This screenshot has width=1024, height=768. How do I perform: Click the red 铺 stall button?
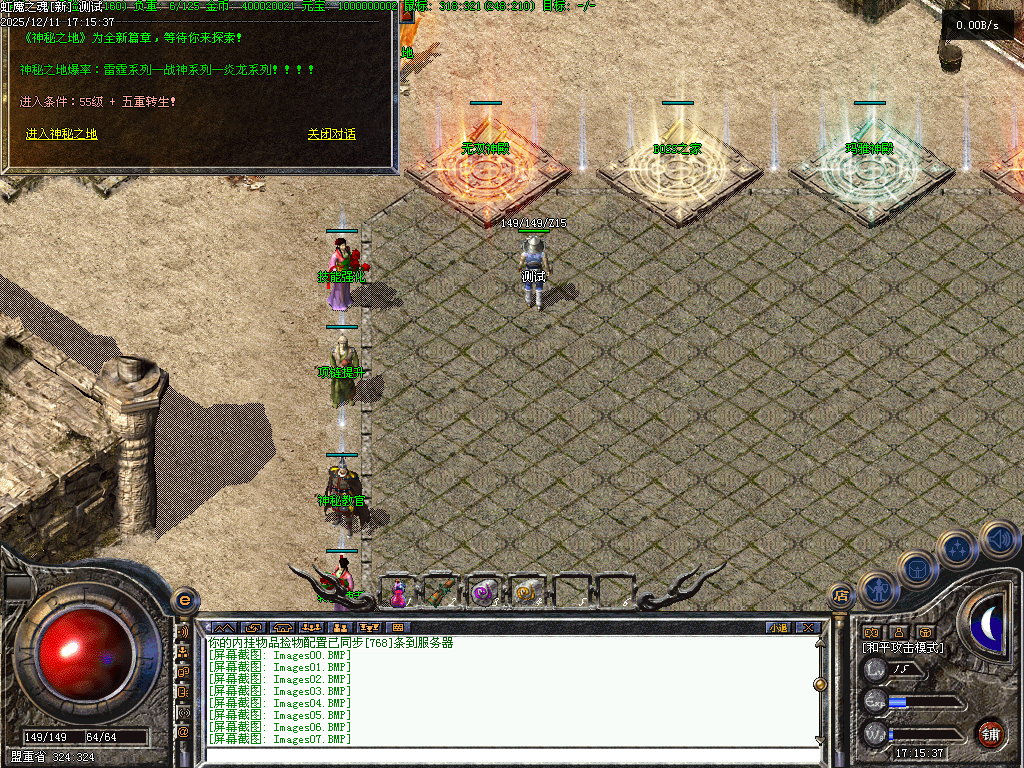point(990,733)
